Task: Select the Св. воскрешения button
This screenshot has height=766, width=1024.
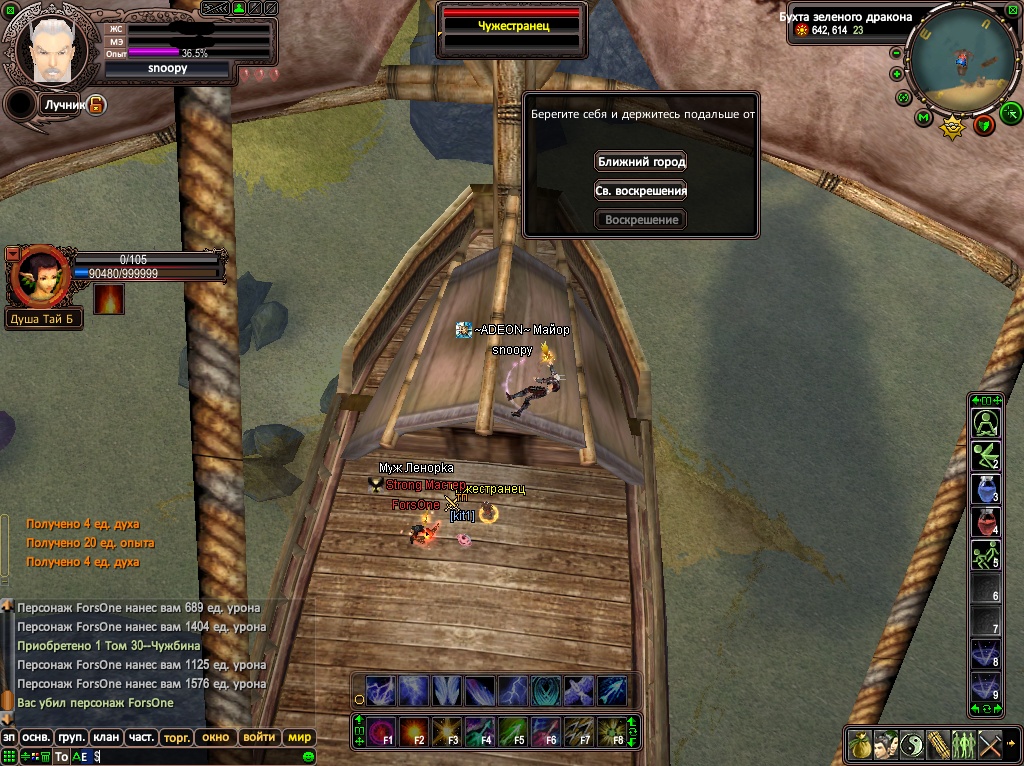Action: tap(641, 190)
